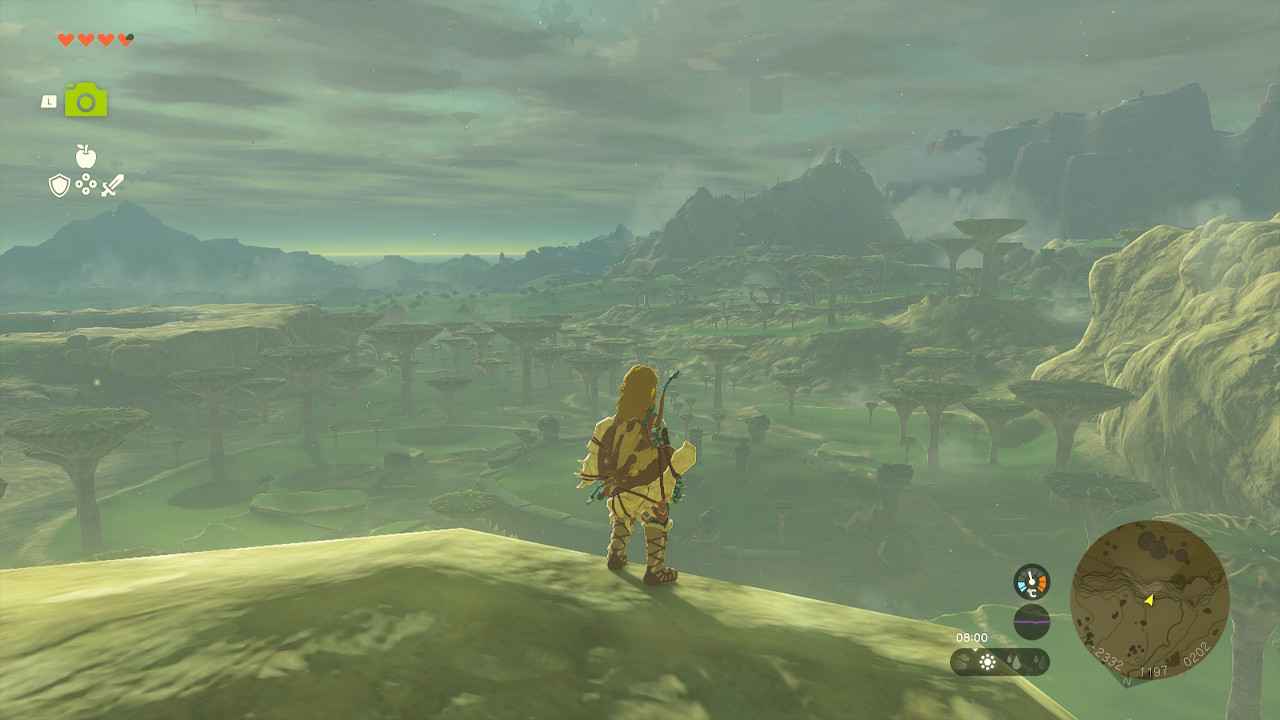Viewport: 1280px width, 720px height.
Task: Click the L button prompt beside the camera
Action: pos(49,100)
